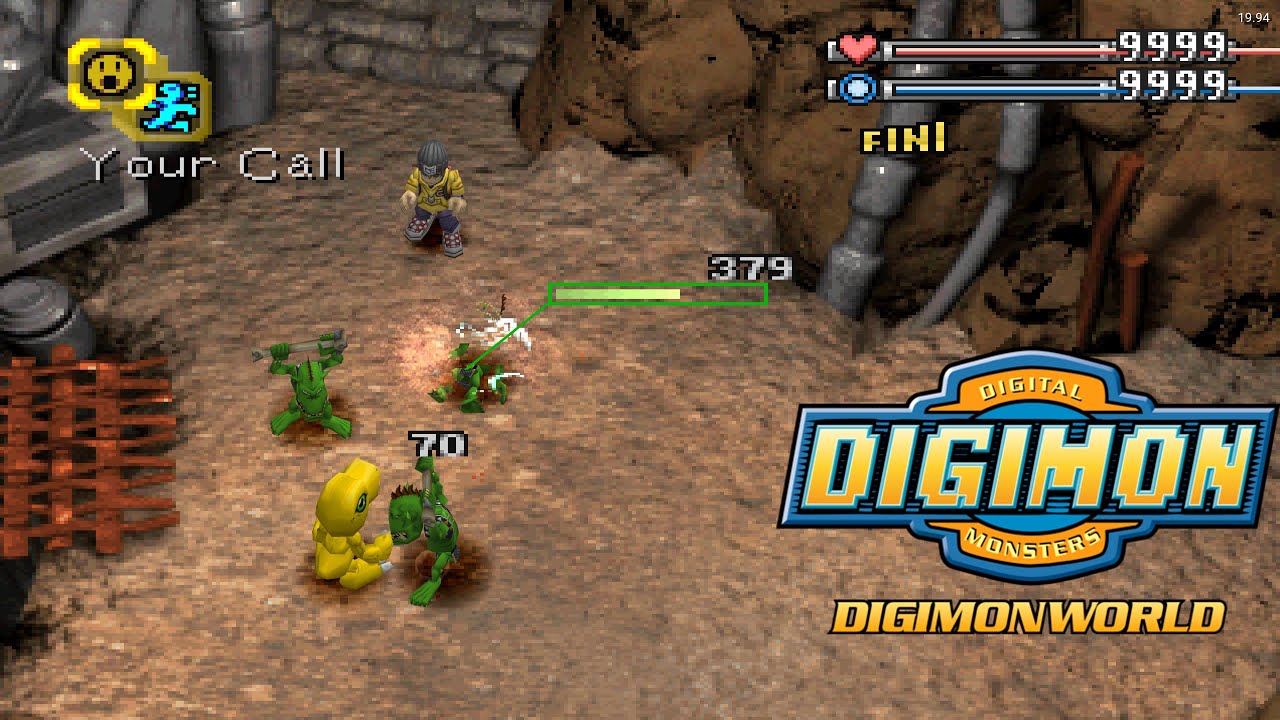Select the blue orb MP icon
The image size is (1280, 720).
point(857,85)
